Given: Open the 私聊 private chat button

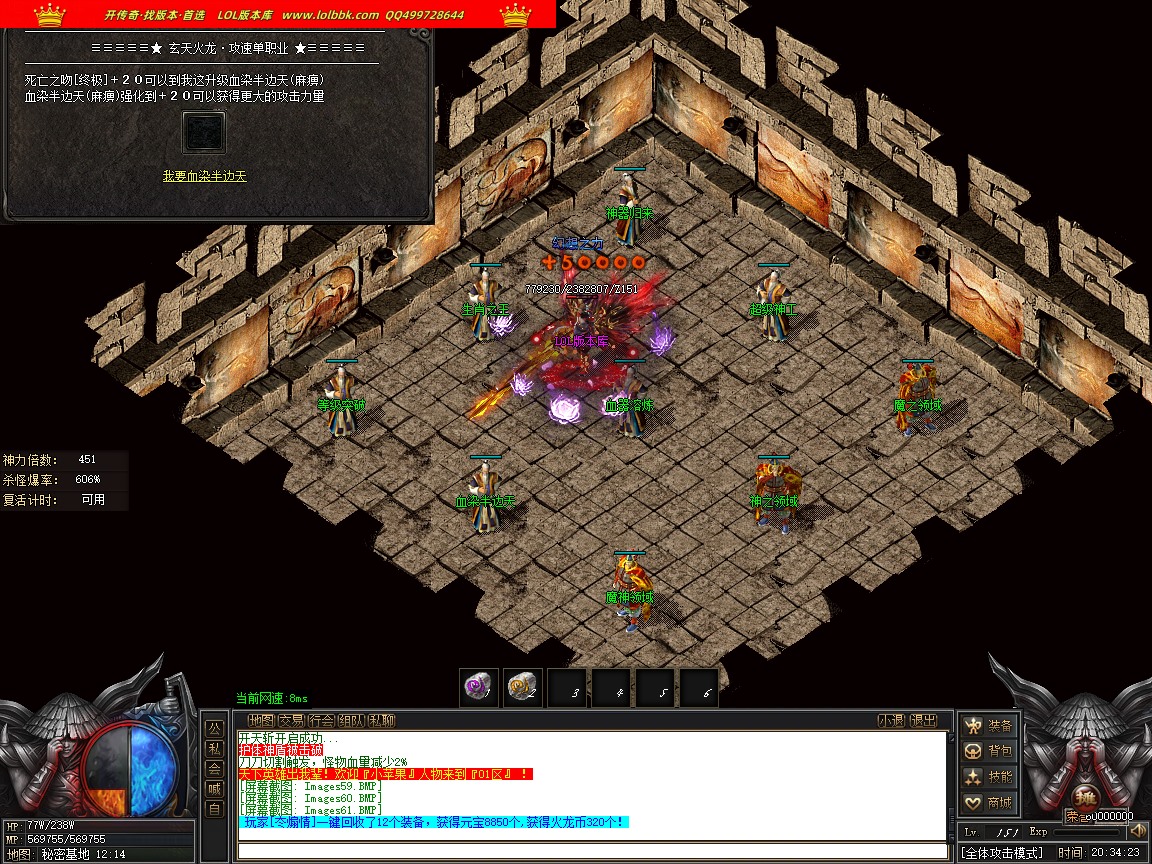Looking at the screenshot, I should pos(381,720).
